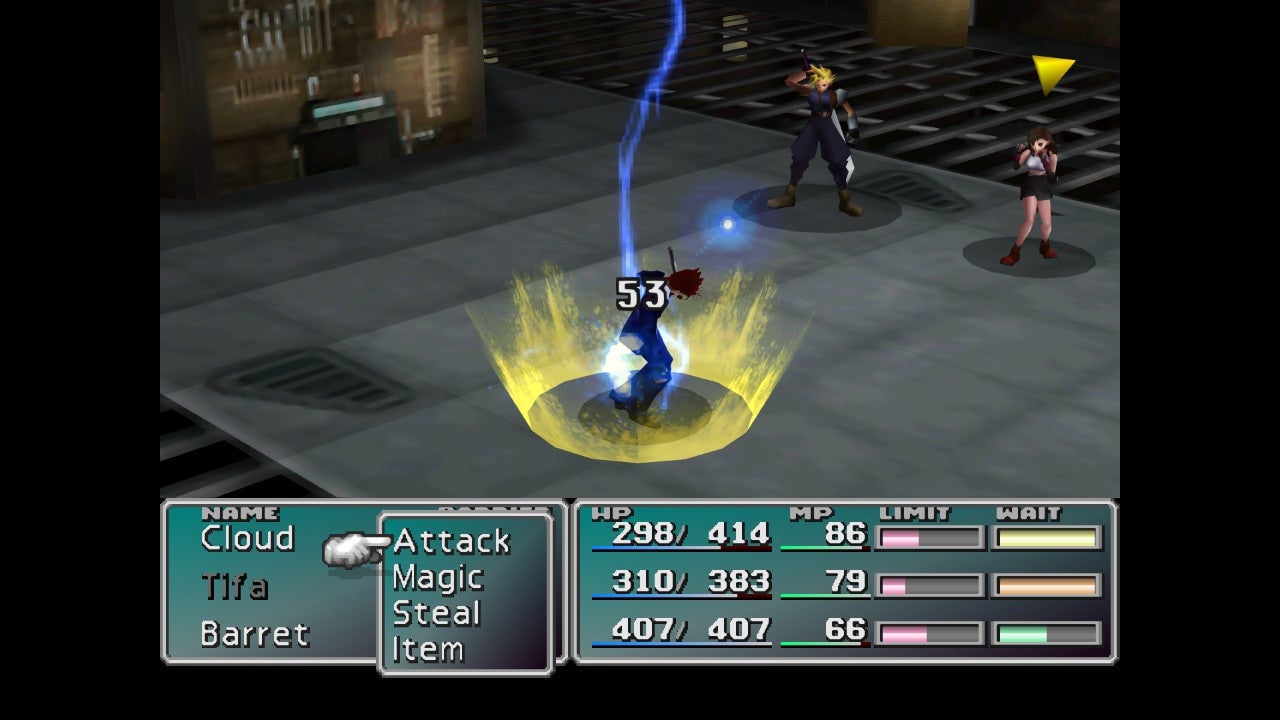Screen dimensions: 1280x720
Task: Select the Attack command
Action: (x=451, y=542)
